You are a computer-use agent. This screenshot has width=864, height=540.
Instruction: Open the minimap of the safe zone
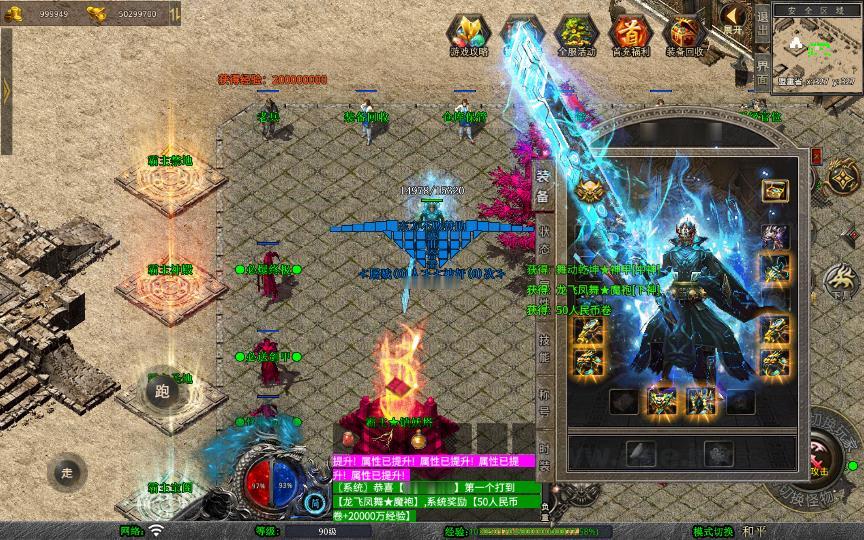[816, 52]
